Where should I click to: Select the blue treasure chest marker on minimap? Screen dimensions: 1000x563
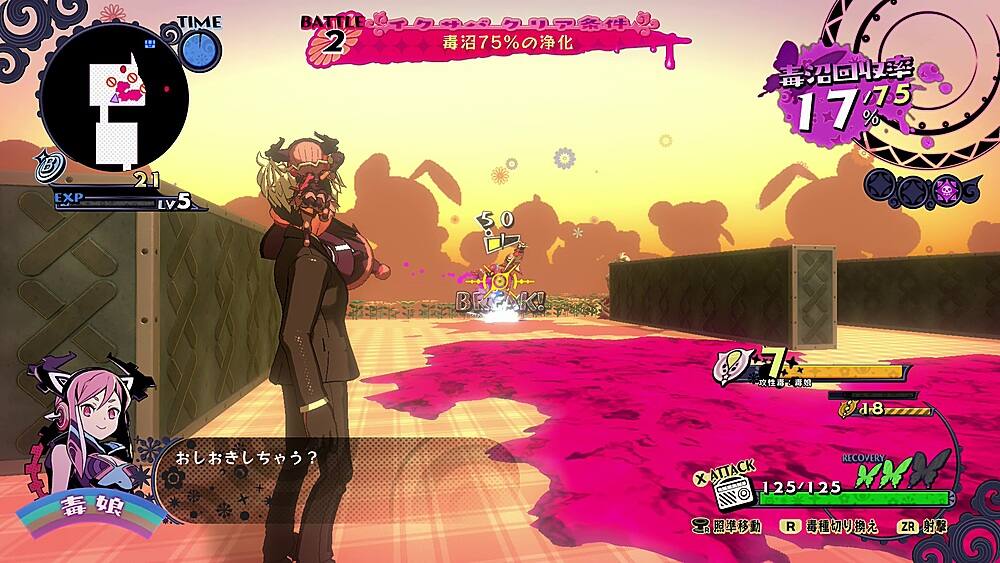coord(149,44)
